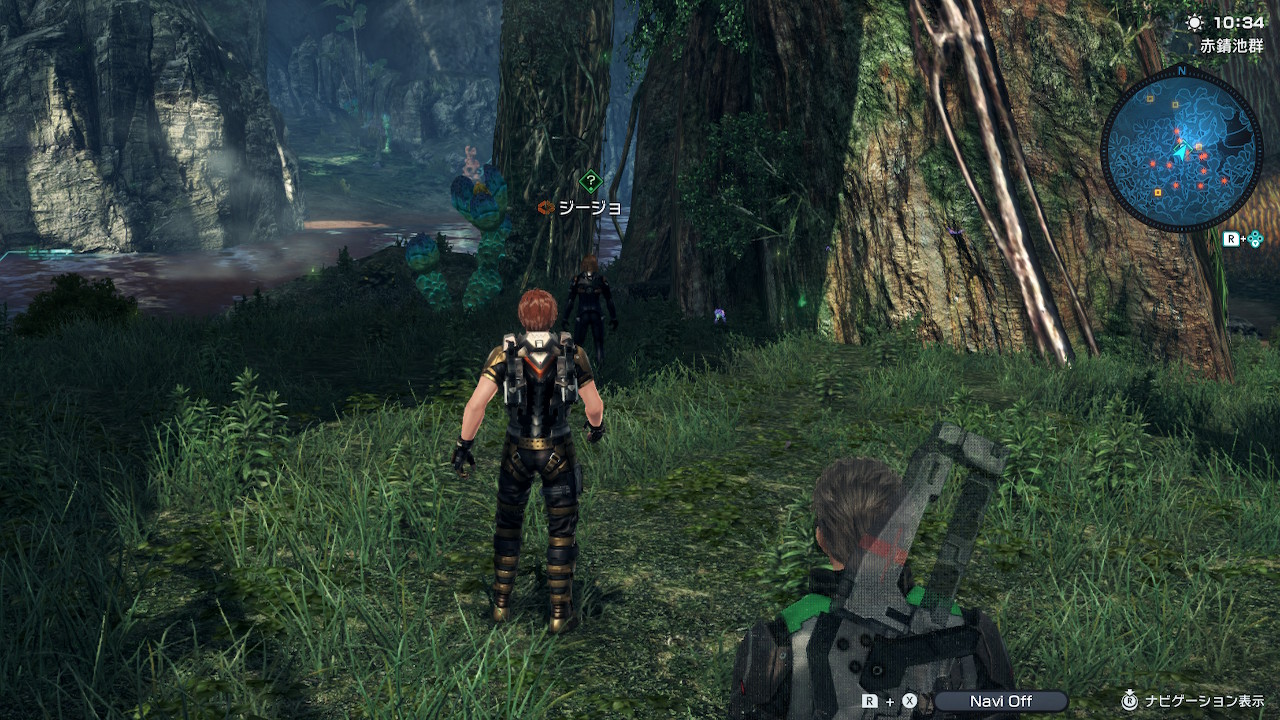Image resolution: width=1280 pixels, height=720 pixels.
Task: Select the green question mark quest marker
Action: tap(591, 182)
